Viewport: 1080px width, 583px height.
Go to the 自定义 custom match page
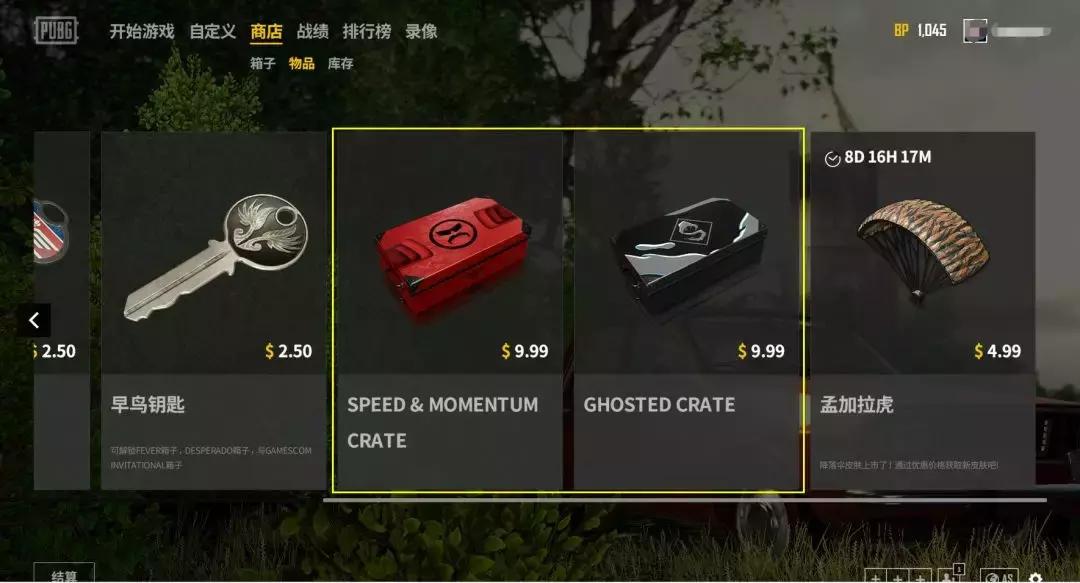(213, 31)
